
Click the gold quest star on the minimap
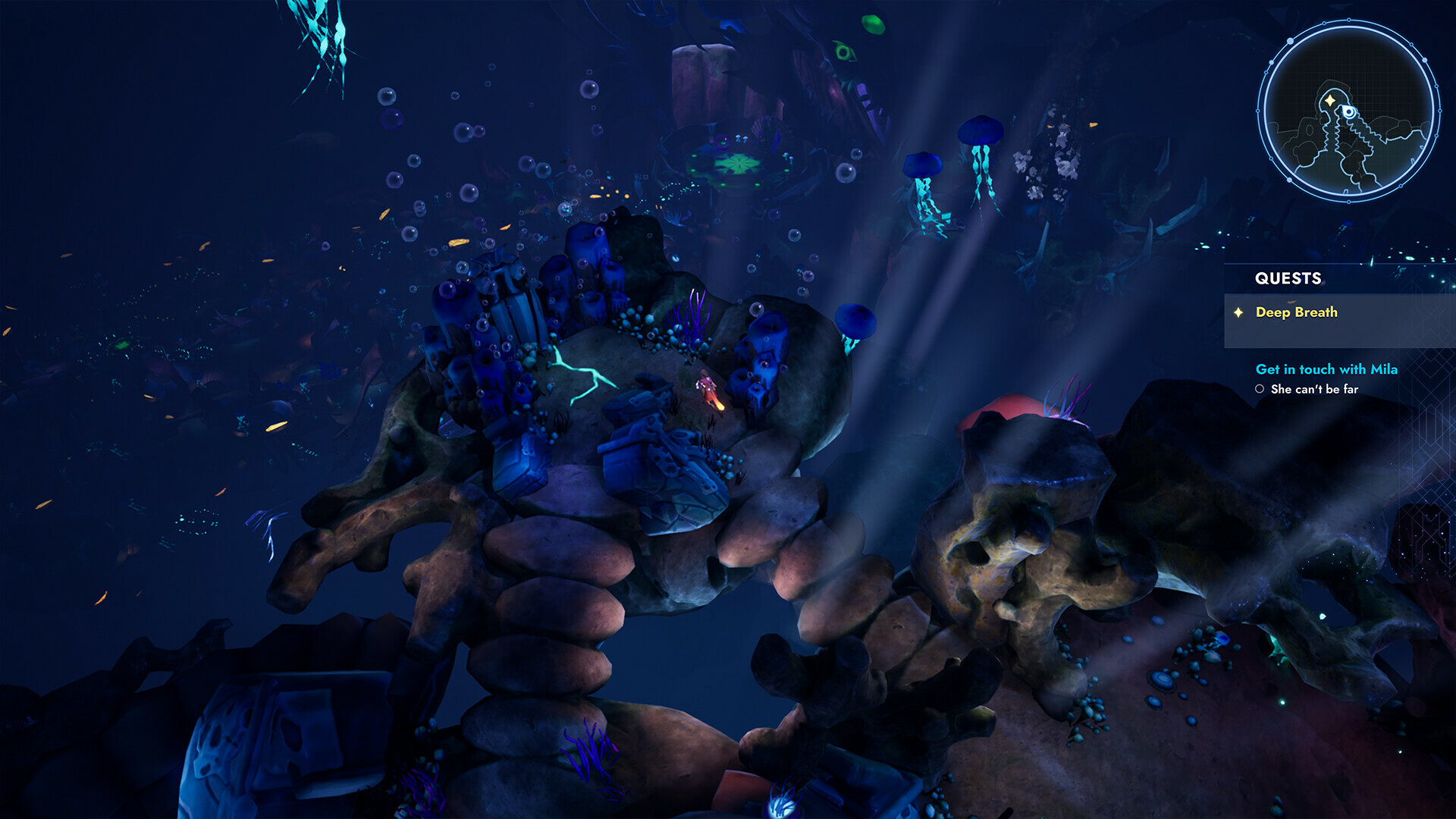(1329, 100)
